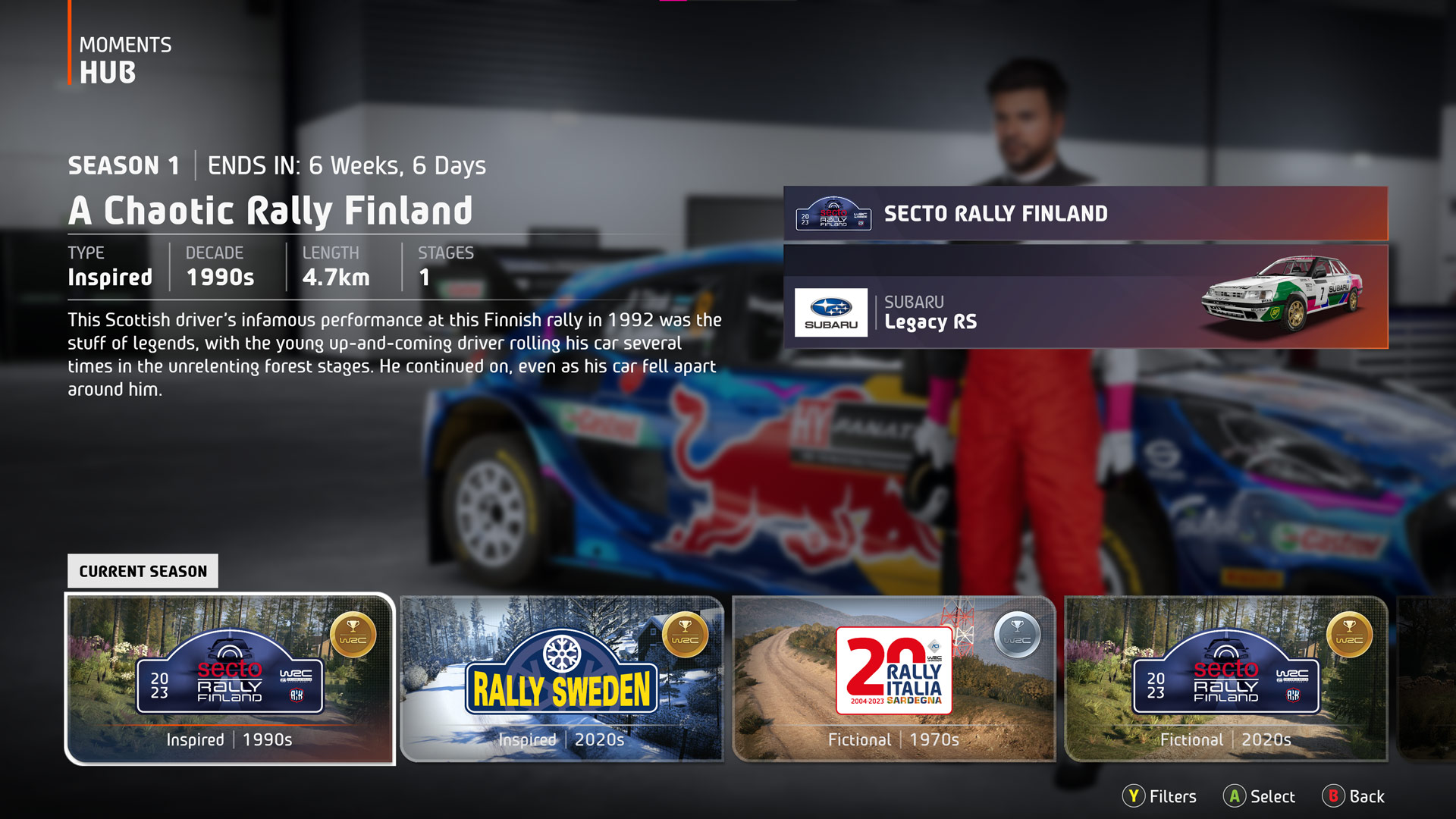This screenshot has height=819, width=1456.
Task: Choose the Rally Sweden Inspired 2020s moment
Action: coord(561,678)
